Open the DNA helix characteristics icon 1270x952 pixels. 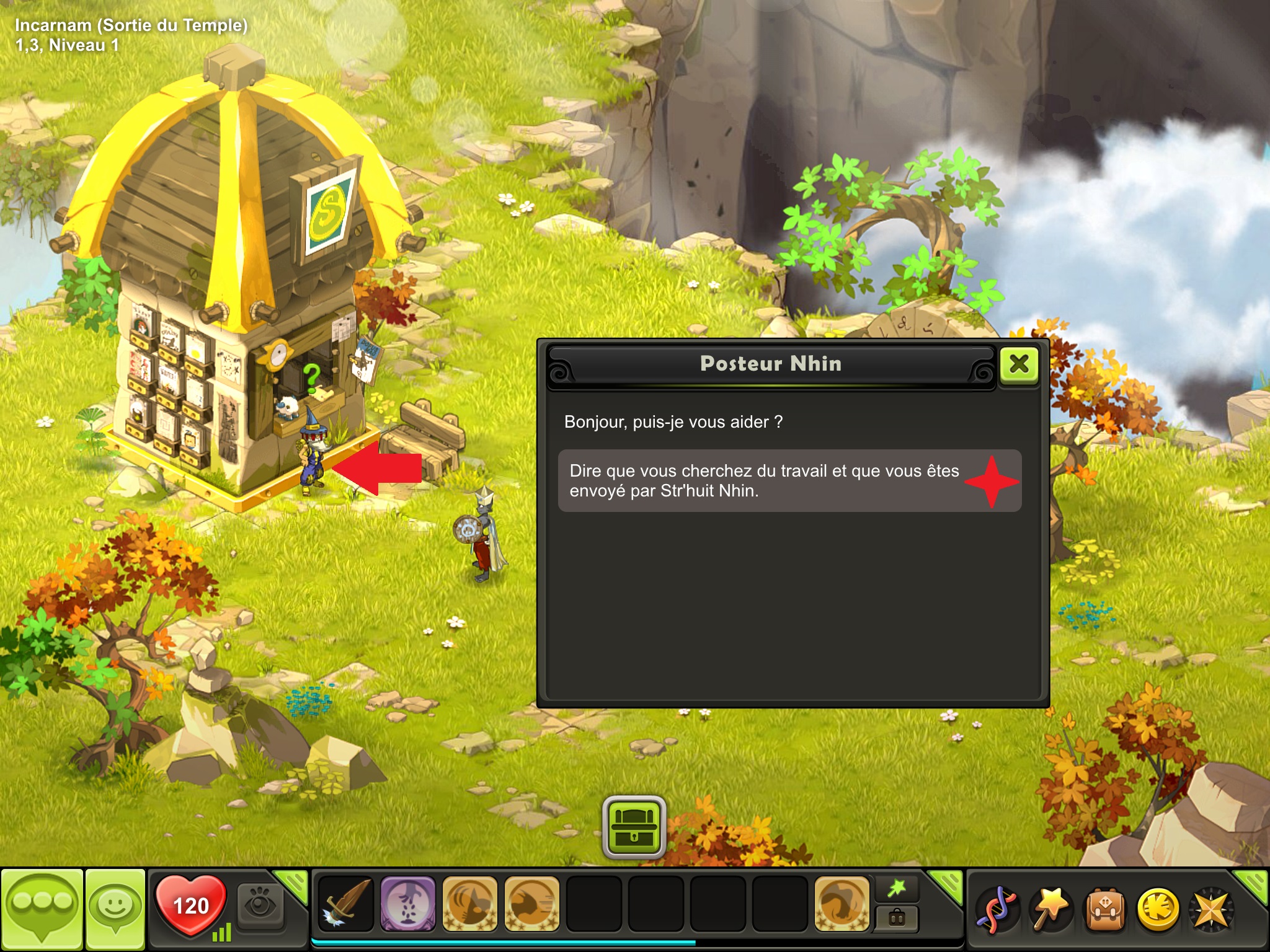[x=997, y=910]
